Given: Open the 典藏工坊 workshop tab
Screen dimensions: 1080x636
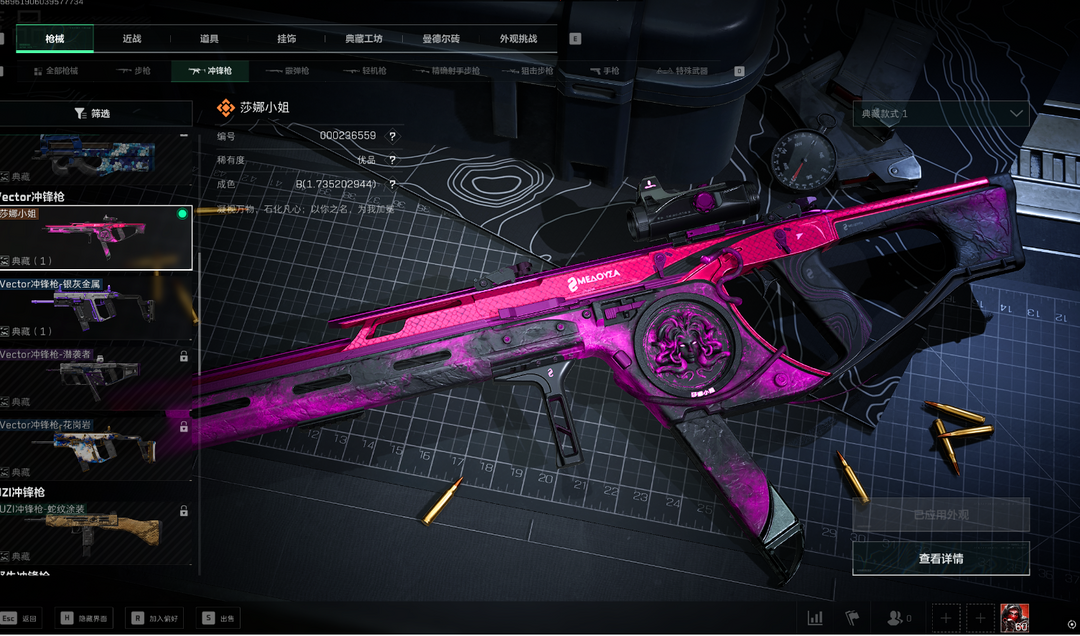Looking at the screenshot, I should (363, 39).
